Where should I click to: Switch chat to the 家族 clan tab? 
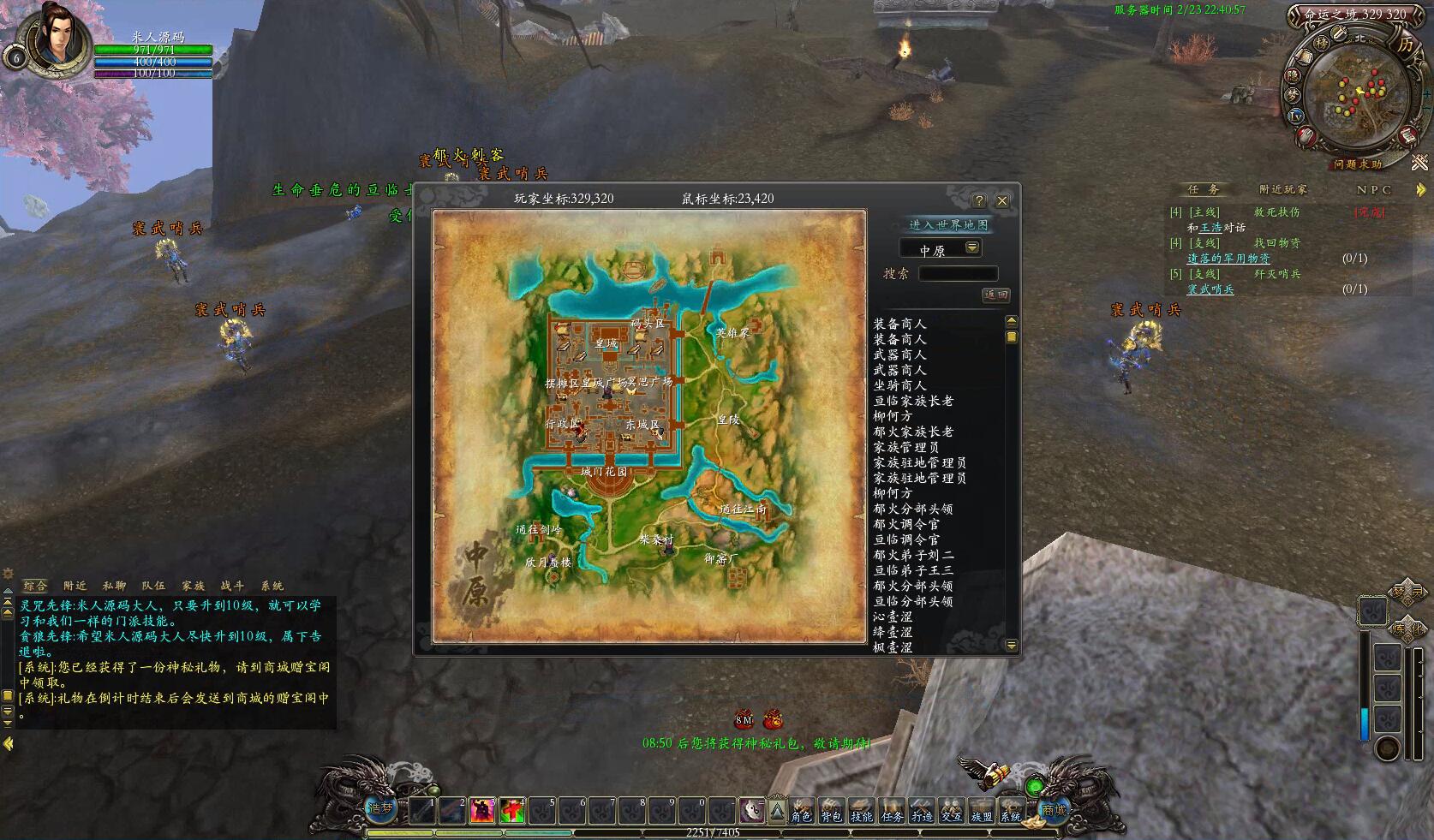tap(193, 586)
